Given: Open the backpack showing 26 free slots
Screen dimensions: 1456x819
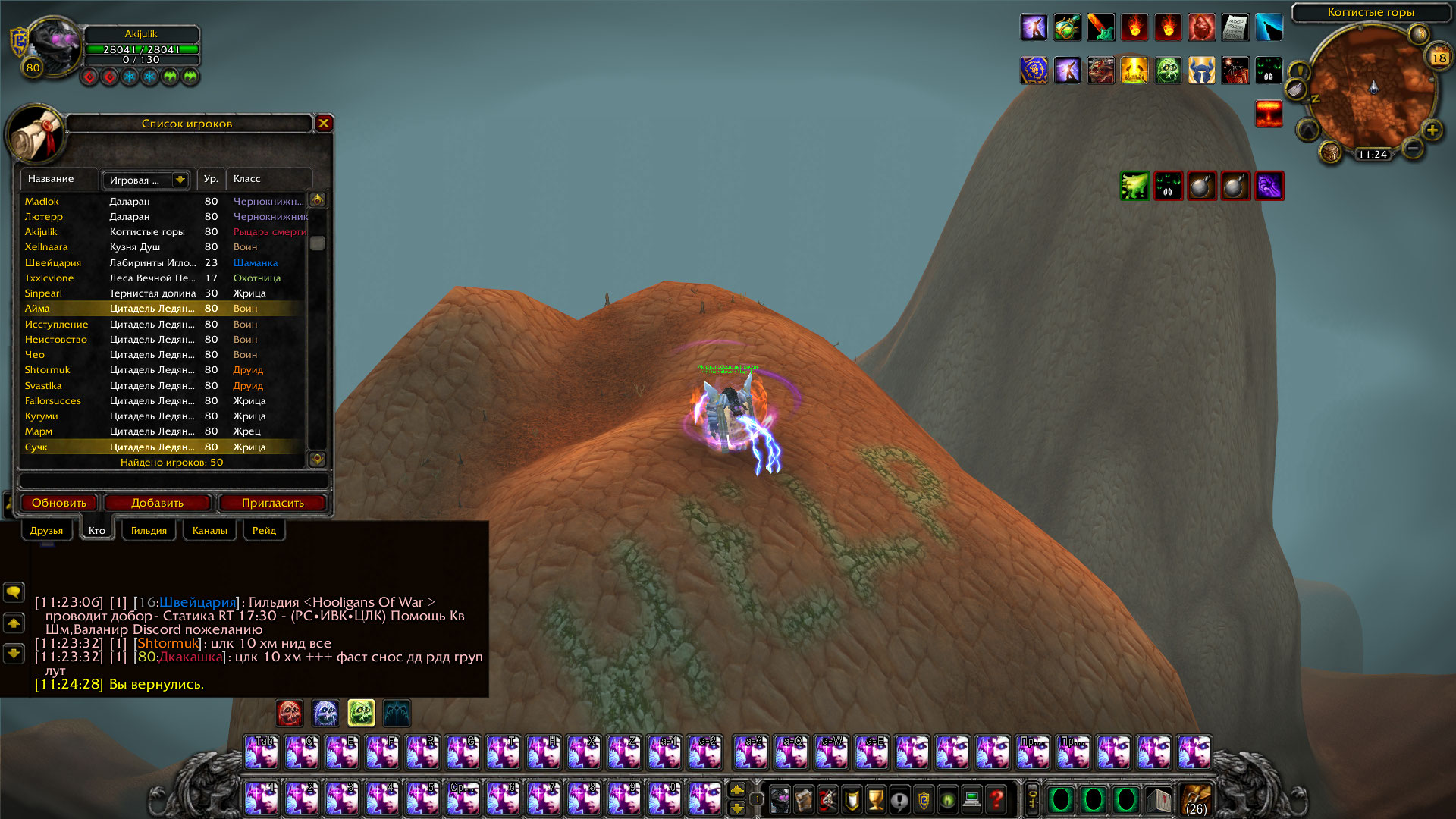Looking at the screenshot, I should tap(1196, 799).
